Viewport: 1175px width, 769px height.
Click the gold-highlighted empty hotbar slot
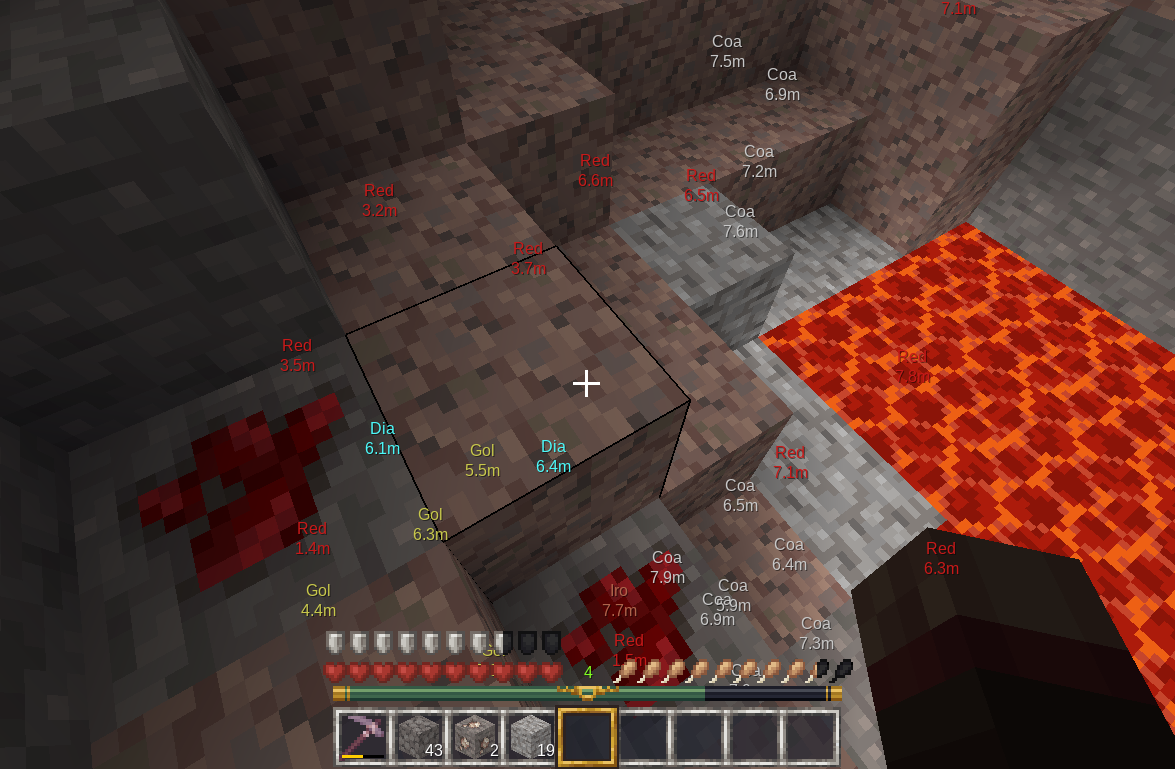pyautogui.click(x=587, y=737)
